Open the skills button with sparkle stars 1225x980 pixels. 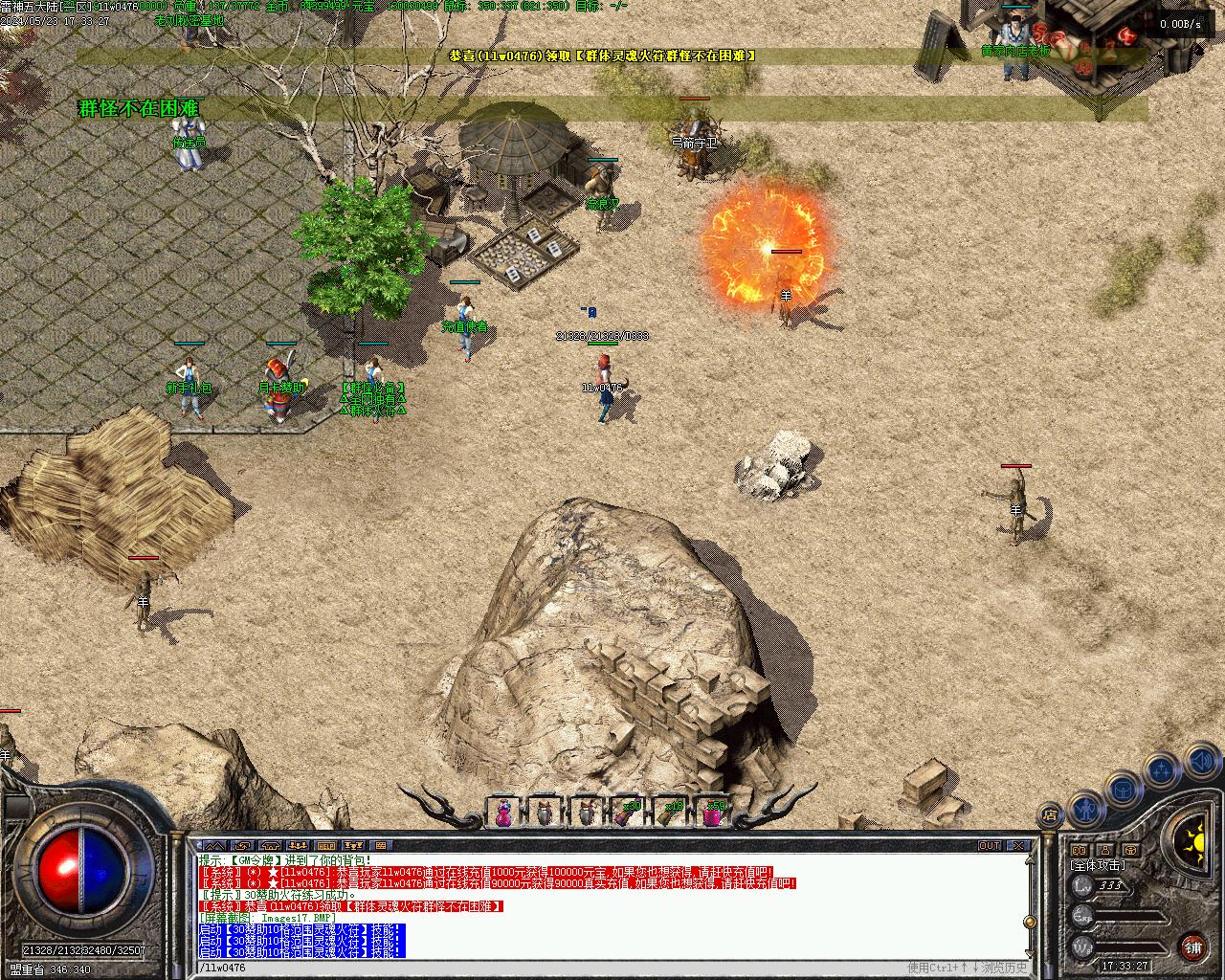coord(1161,768)
